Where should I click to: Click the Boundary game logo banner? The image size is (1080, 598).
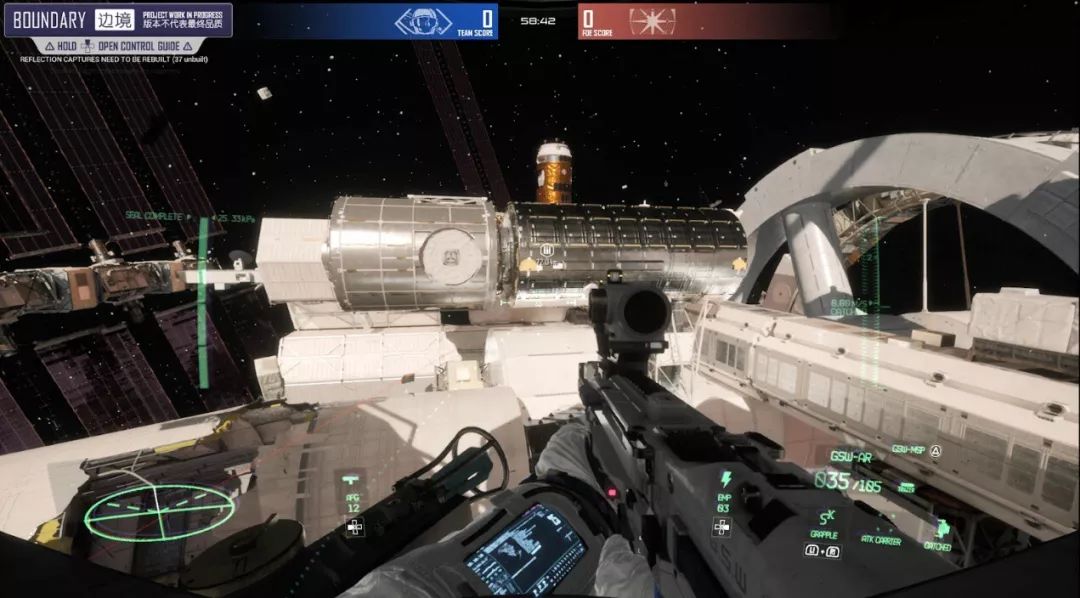117,20
